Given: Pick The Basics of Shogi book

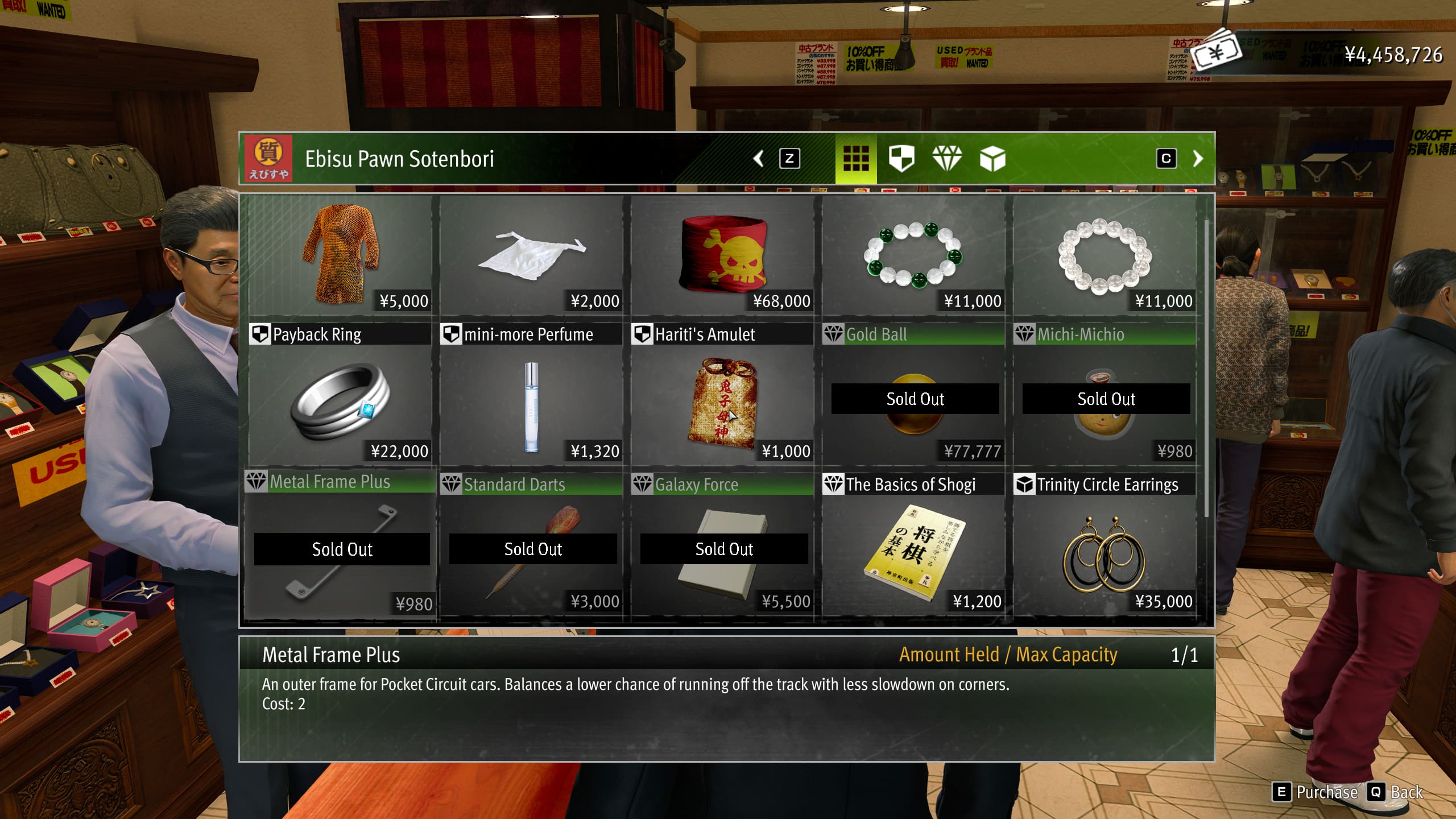Looking at the screenshot, I should point(913,551).
